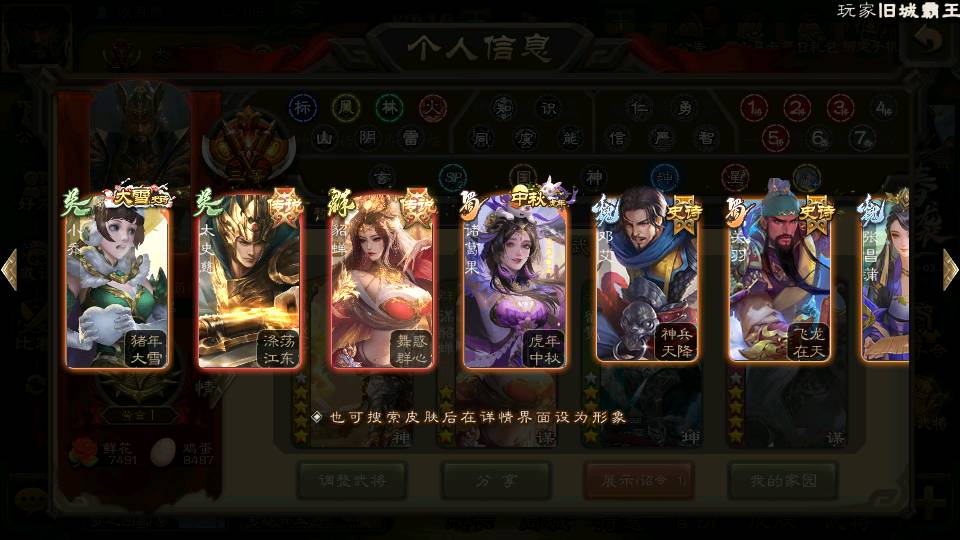
Task: Toggle the SP filter circle
Action: 452,178
